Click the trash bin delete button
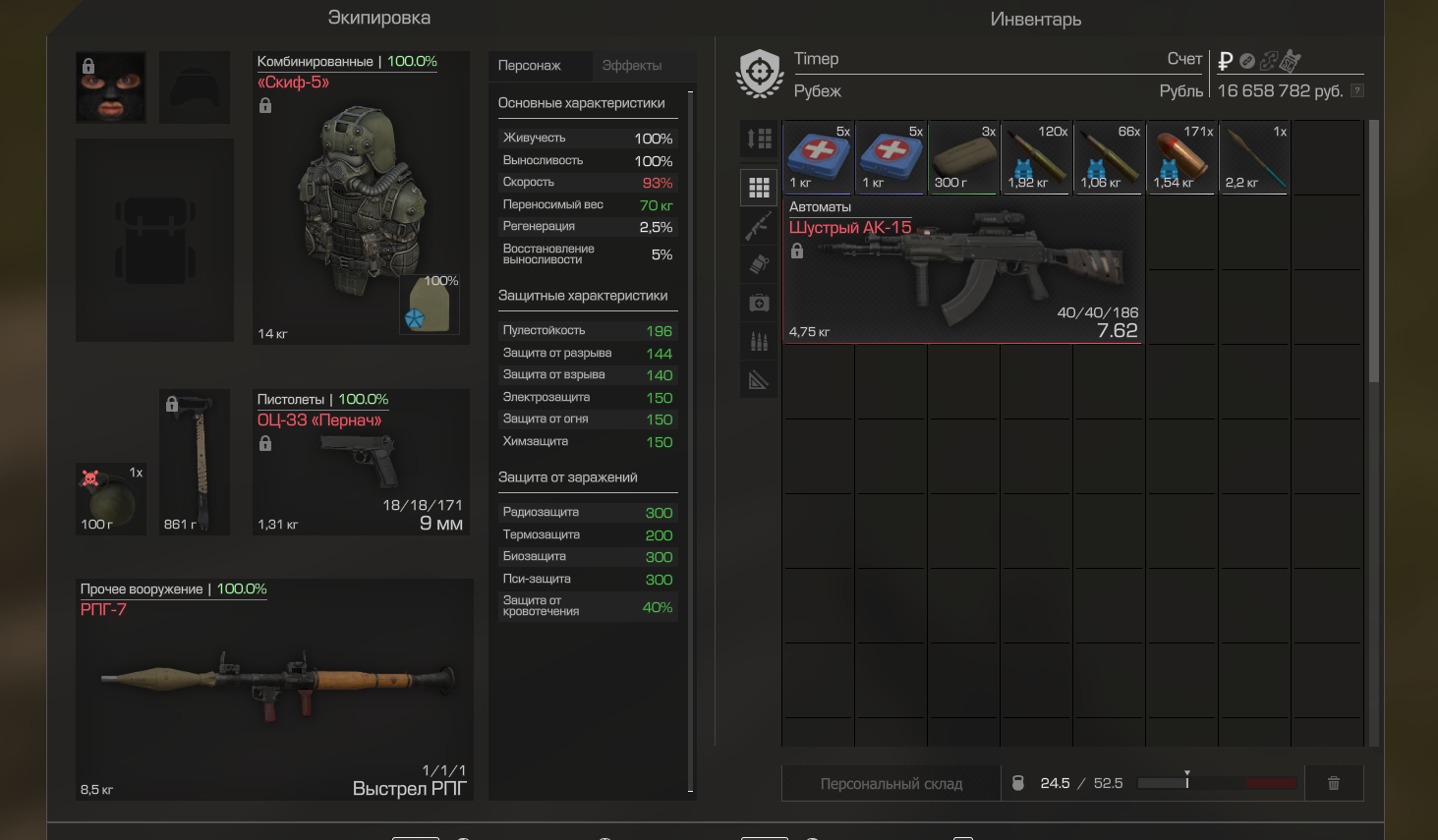The width and height of the screenshot is (1438, 840). pyautogui.click(x=1334, y=783)
